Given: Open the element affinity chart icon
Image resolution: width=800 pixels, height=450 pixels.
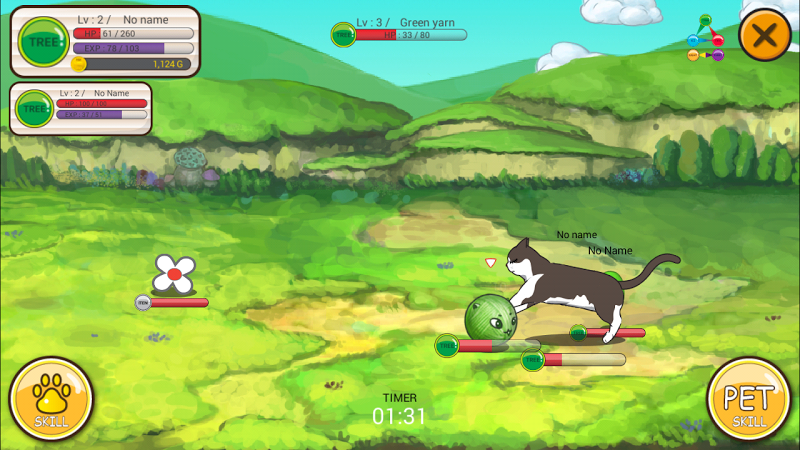Looking at the screenshot, I should [706, 40].
